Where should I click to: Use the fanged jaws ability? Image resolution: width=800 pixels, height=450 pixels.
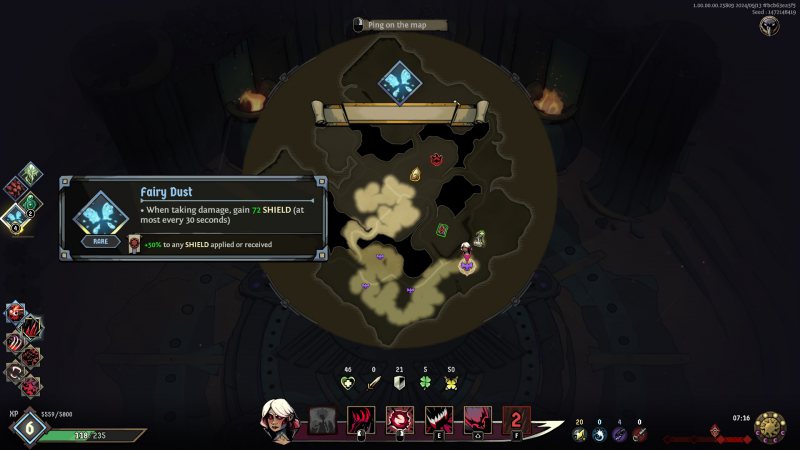[x=438, y=421]
